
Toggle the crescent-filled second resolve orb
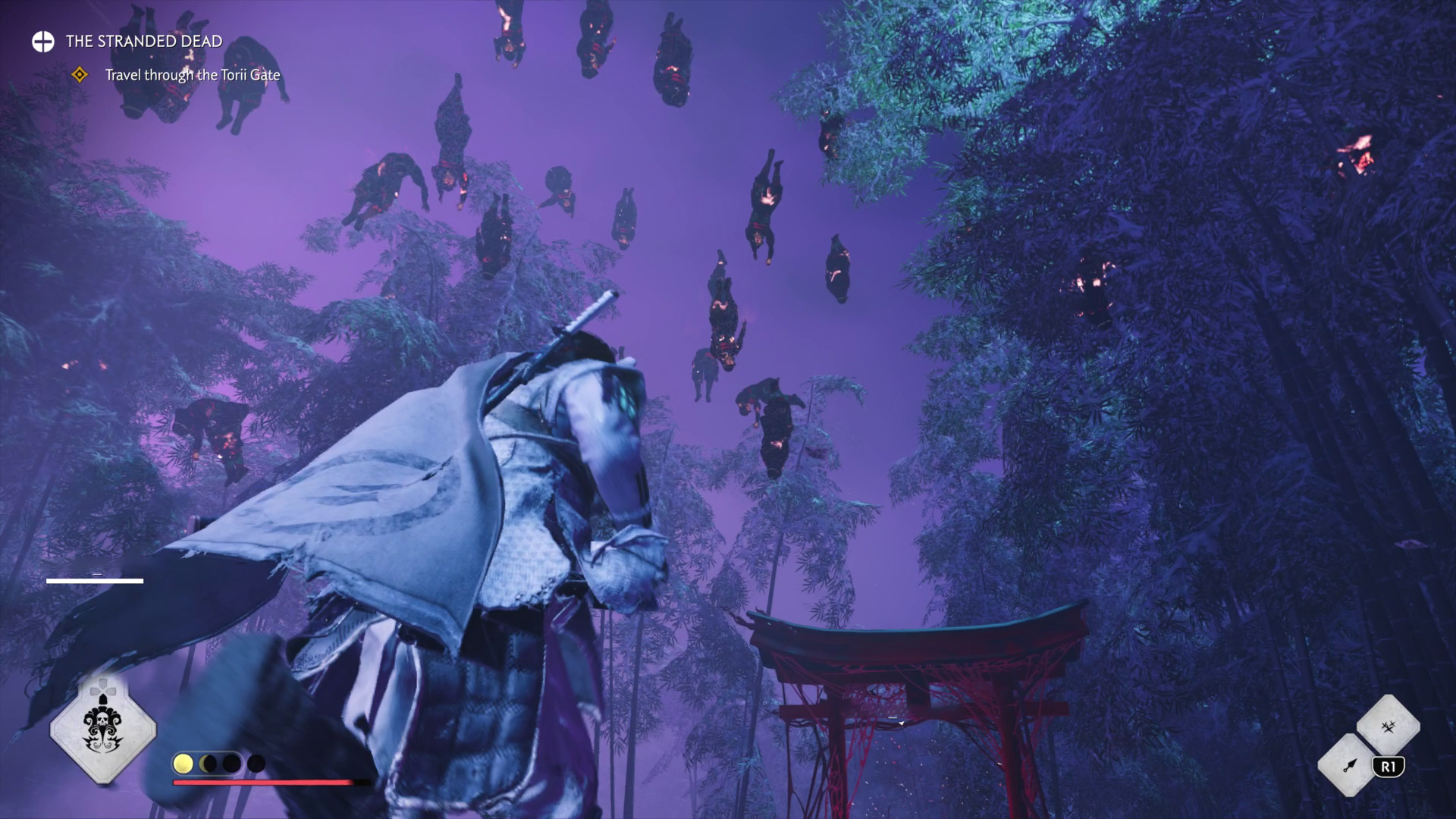(x=208, y=763)
